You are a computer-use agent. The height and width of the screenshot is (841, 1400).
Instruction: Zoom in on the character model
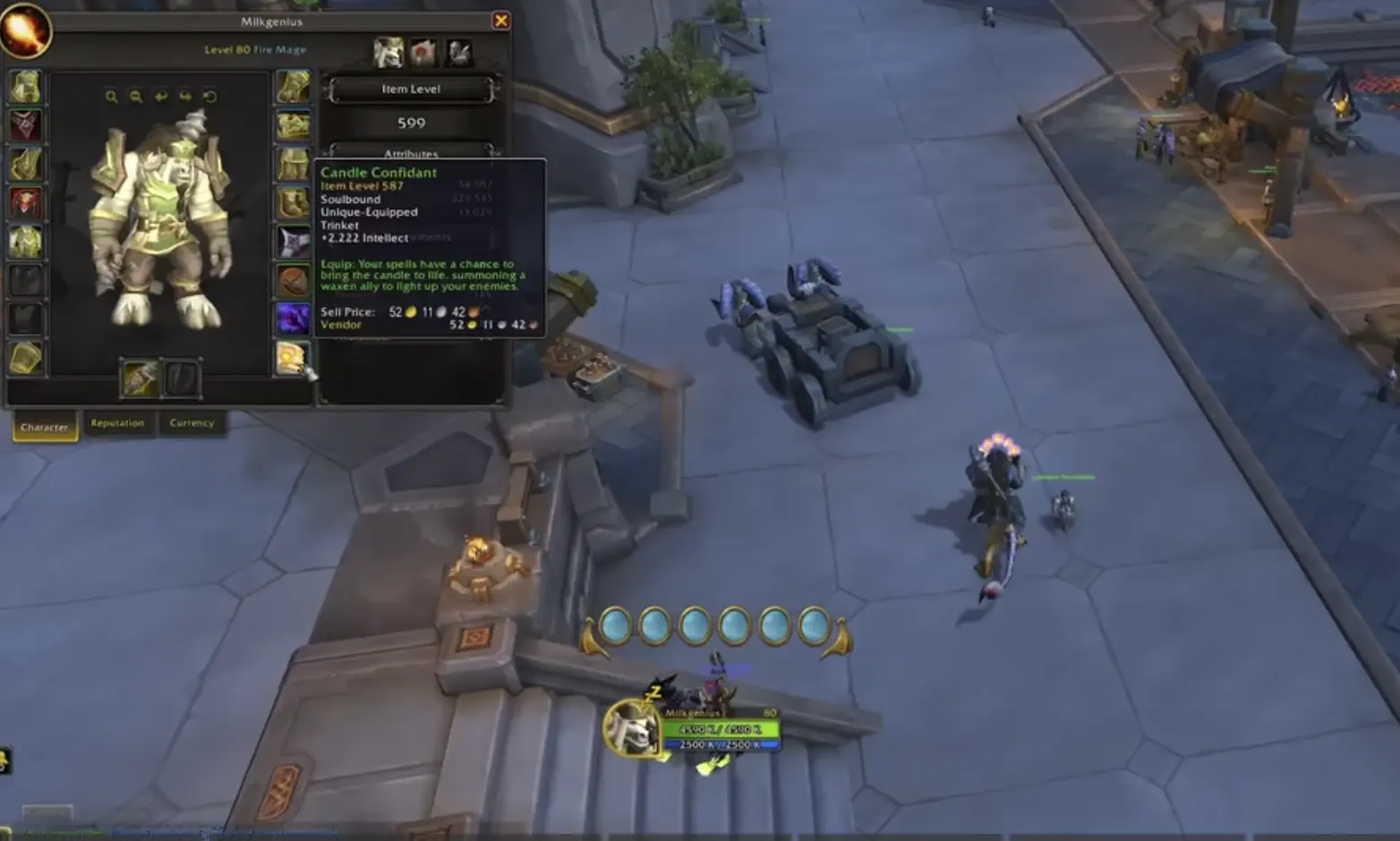[111, 96]
